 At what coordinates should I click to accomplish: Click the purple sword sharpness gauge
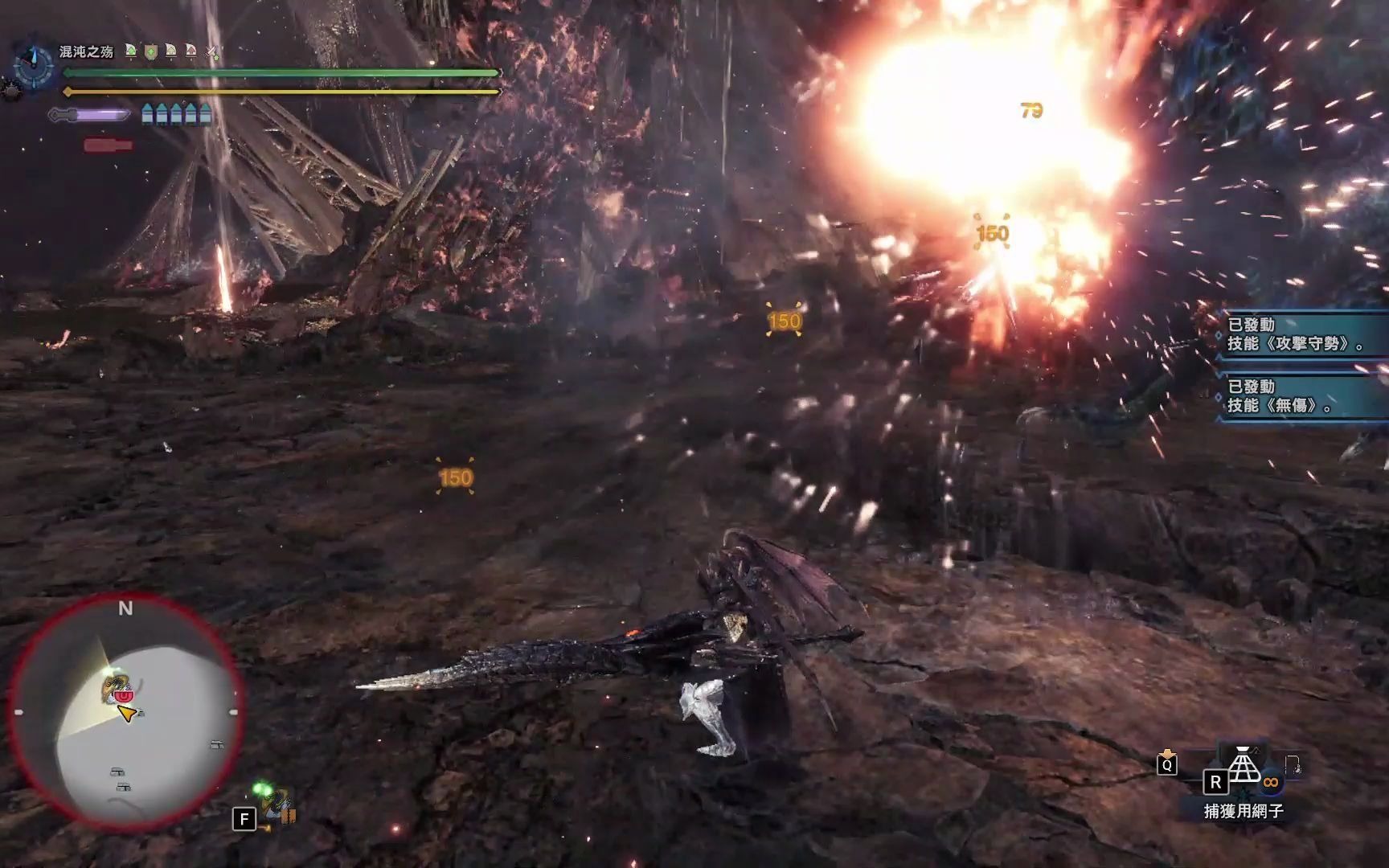tap(90, 115)
